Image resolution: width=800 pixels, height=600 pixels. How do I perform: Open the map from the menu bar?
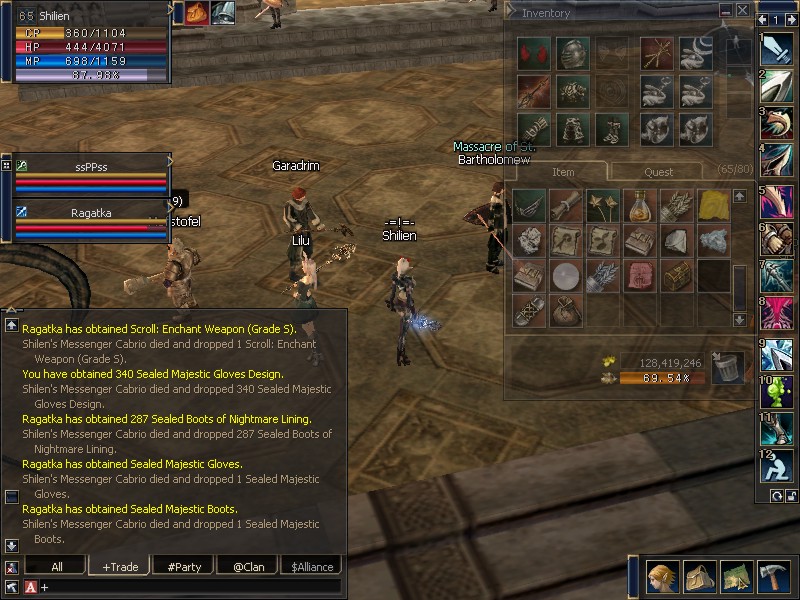pos(736,577)
